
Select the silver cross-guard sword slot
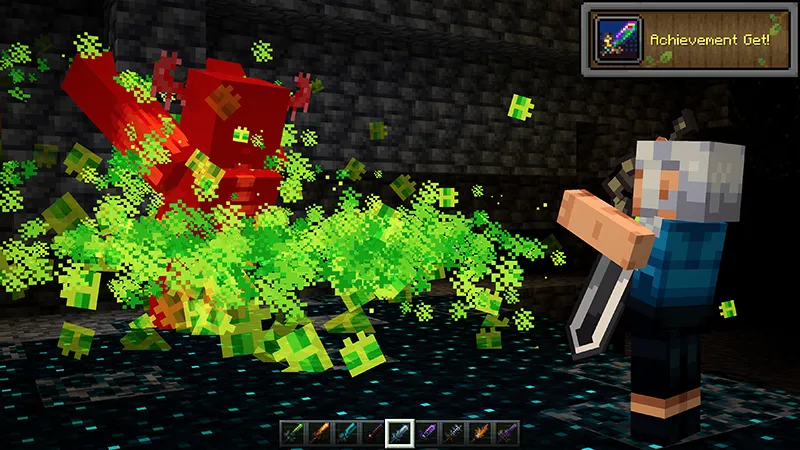pos(454,432)
